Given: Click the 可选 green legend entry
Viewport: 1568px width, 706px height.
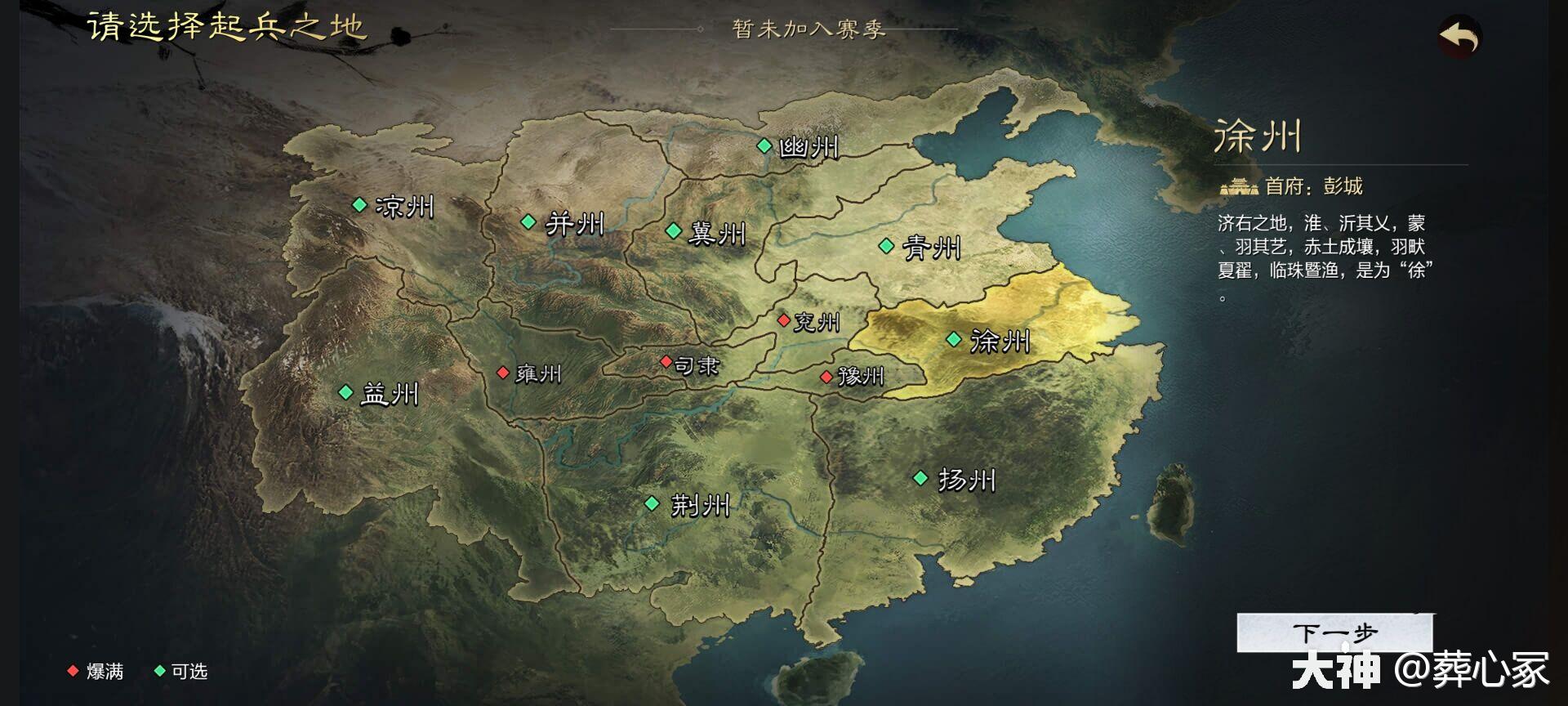Looking at the screenshot, I should point(179,672).
